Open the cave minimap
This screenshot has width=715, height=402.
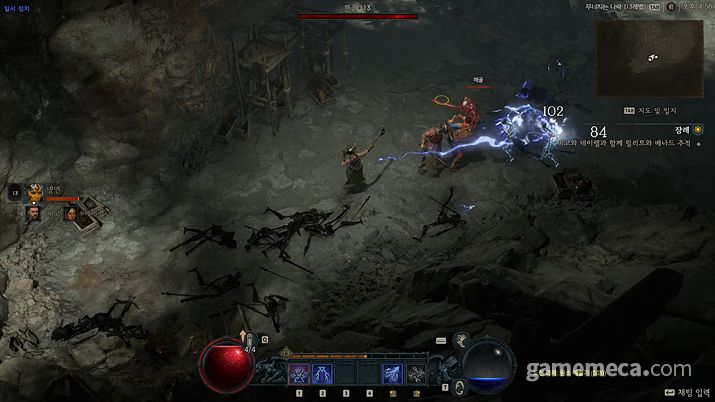click(649, 57)
